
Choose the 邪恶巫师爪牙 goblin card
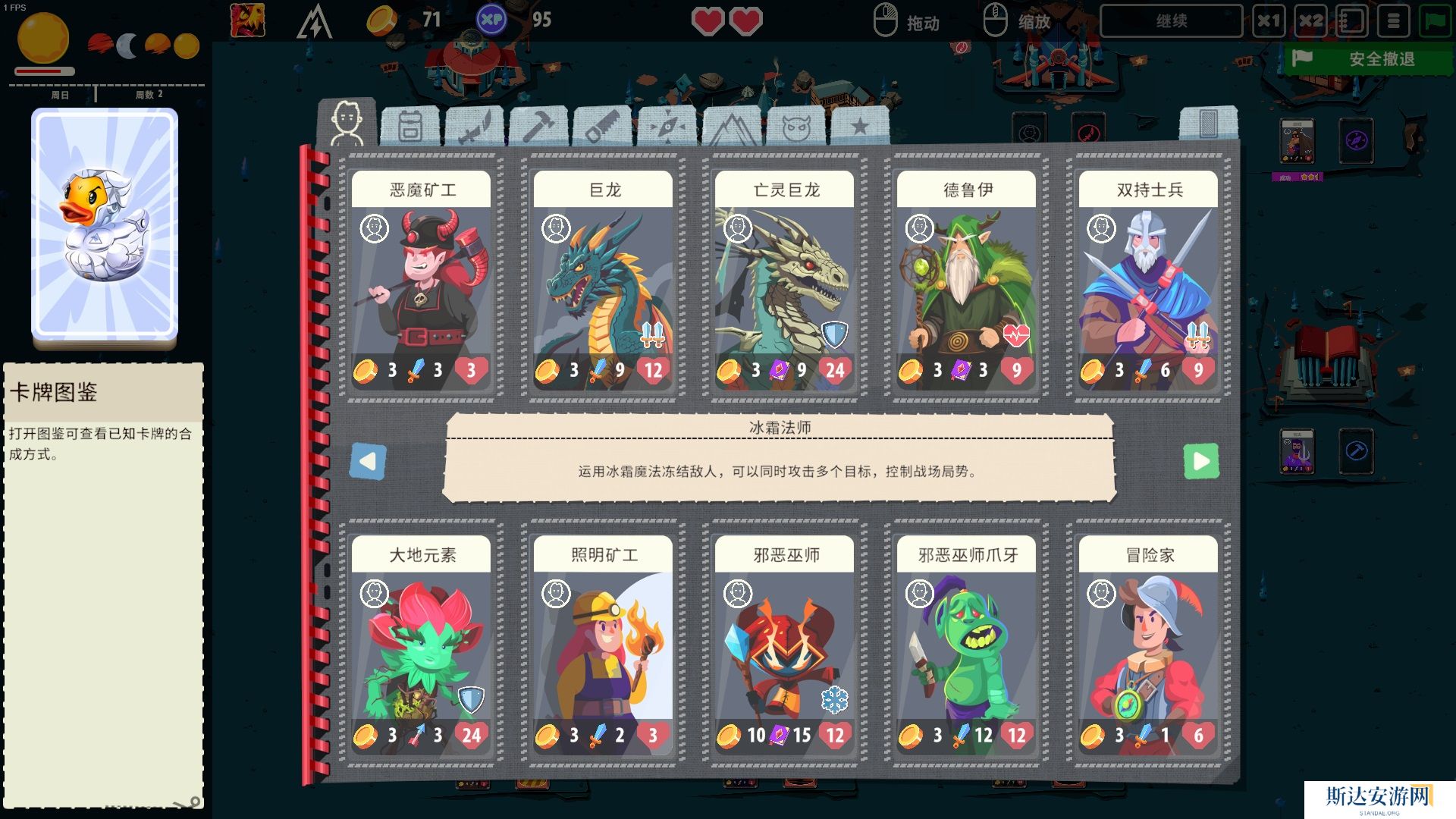966,646
